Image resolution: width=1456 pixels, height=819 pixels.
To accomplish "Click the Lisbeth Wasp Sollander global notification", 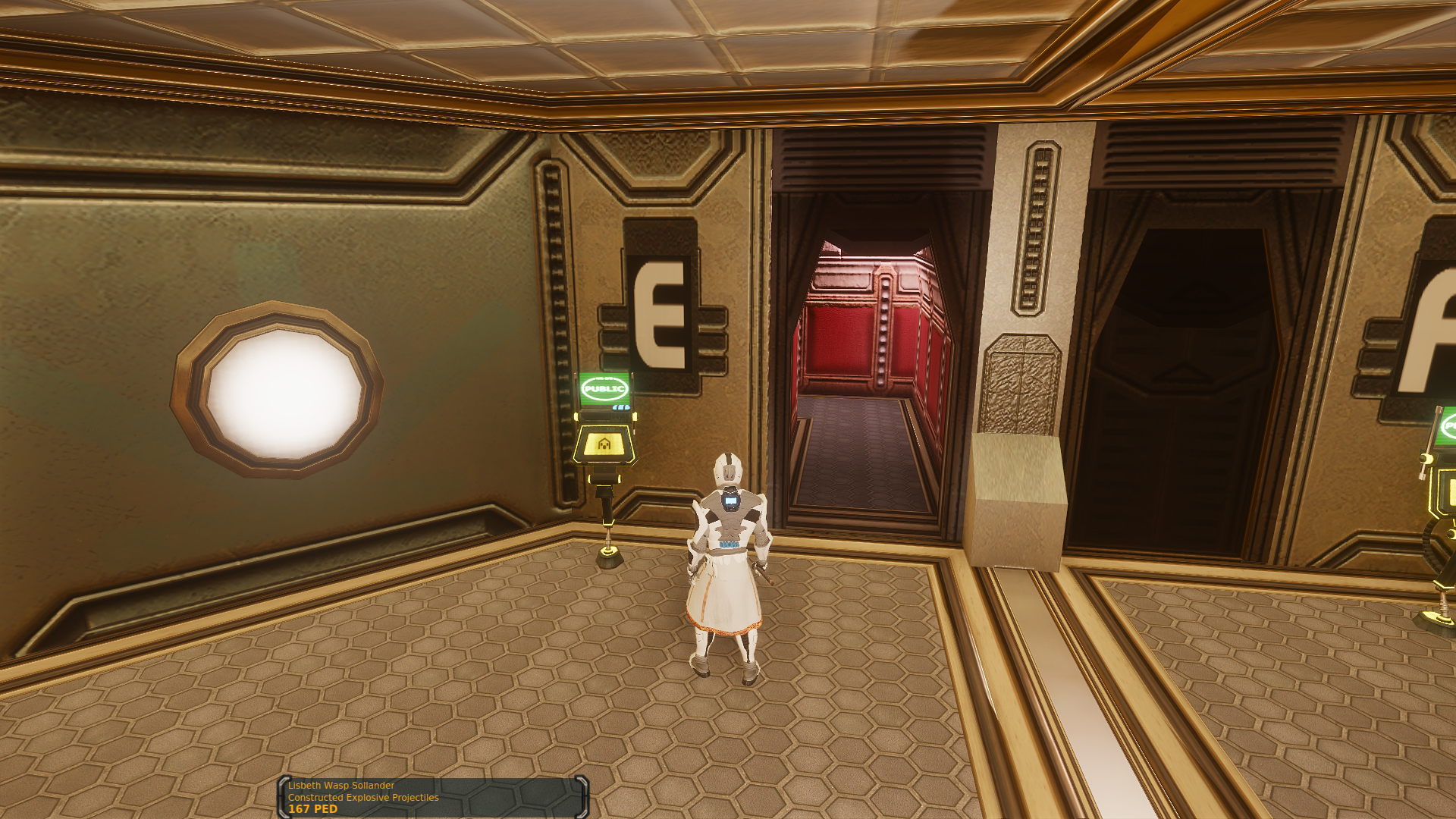I will (433, 797).
